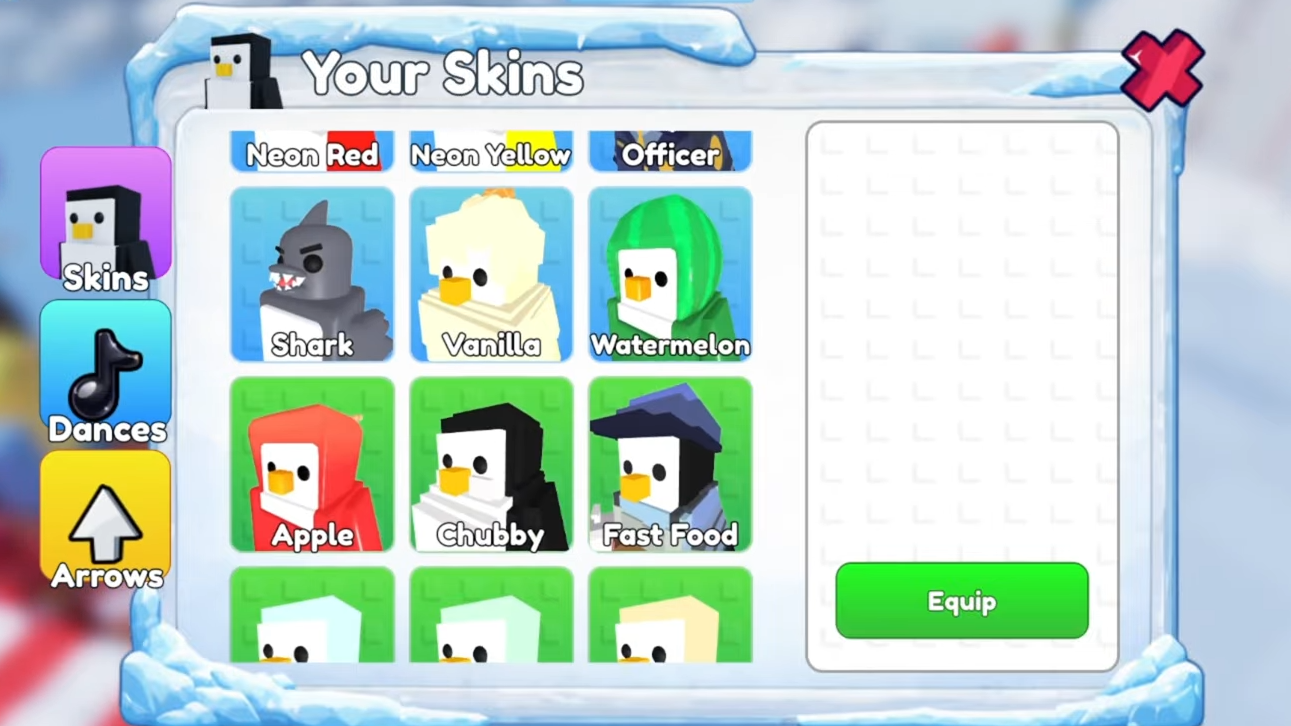Select the Fast Food skin
1291x726 pixels.
pyautogui.click(x=670, y=464)
